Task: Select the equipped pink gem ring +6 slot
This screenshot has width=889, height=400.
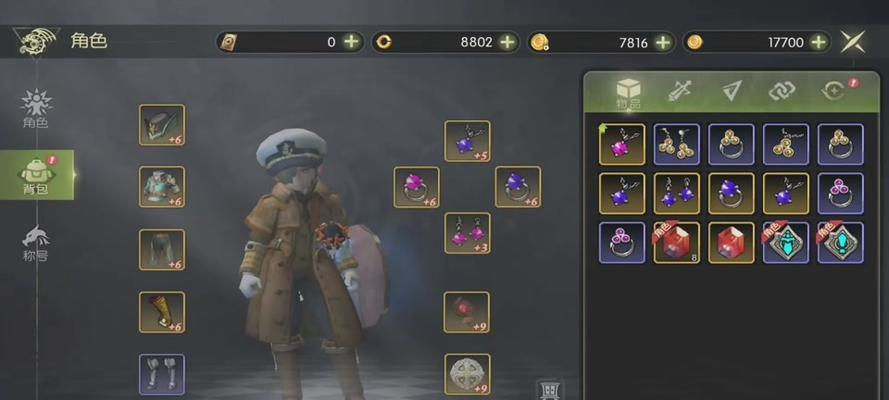Action: pos(416,187)
